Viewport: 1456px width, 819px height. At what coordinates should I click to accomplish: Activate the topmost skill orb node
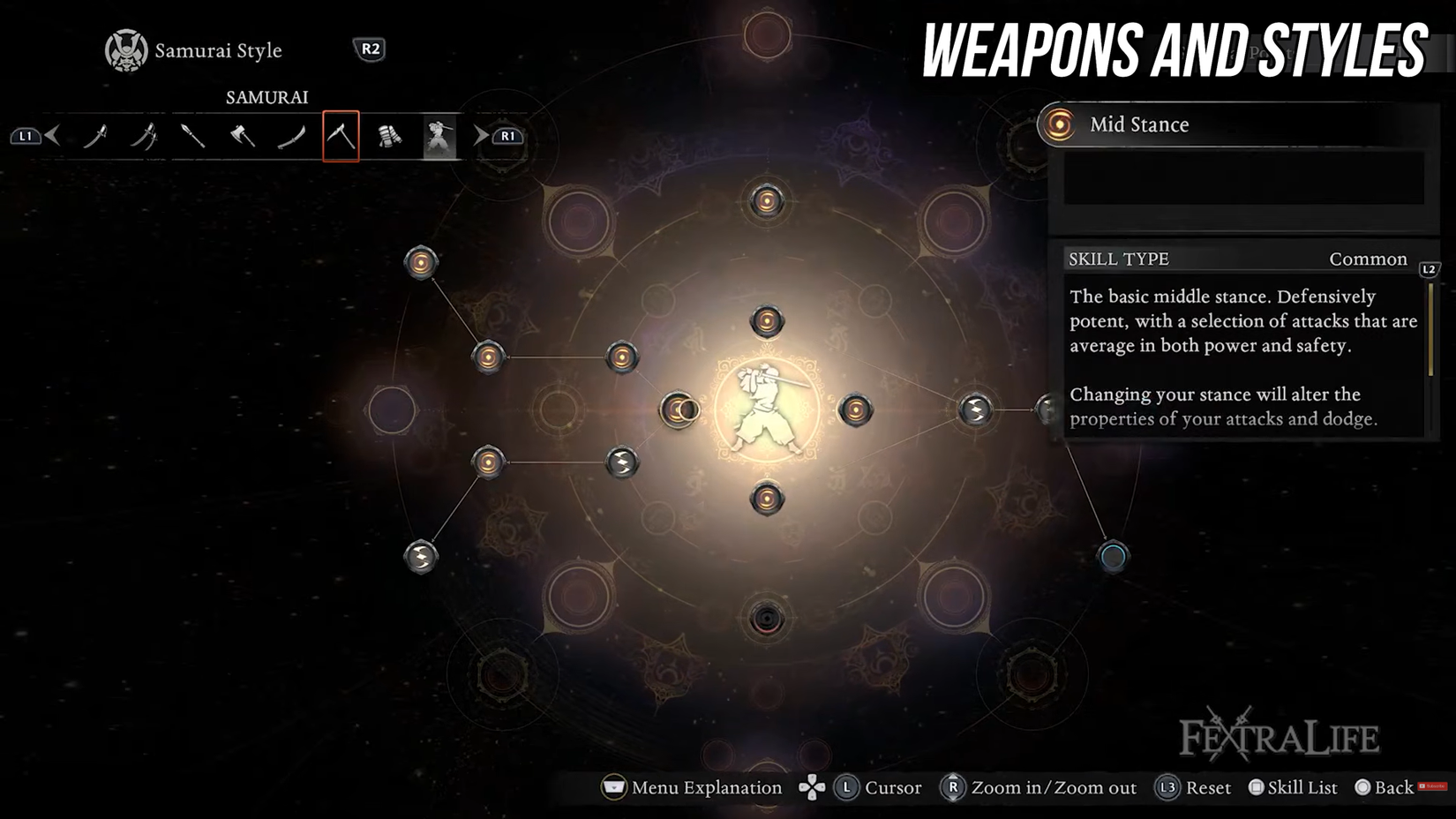766,201
